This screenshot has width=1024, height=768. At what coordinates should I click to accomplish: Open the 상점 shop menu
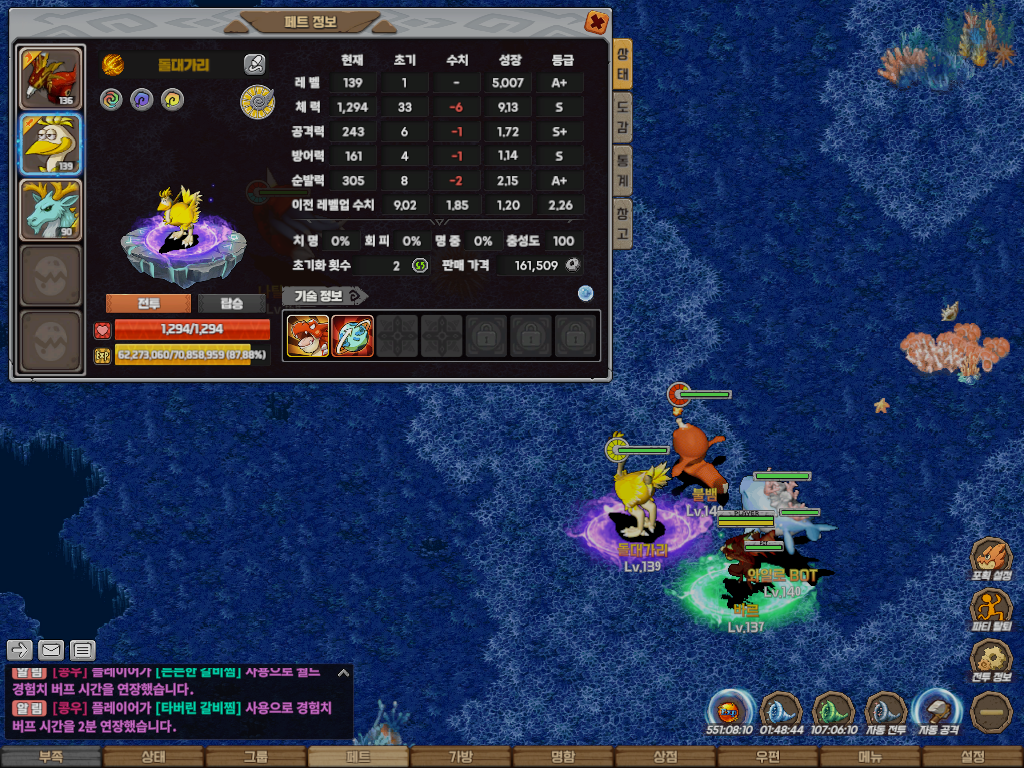click(x=665, y=757)
